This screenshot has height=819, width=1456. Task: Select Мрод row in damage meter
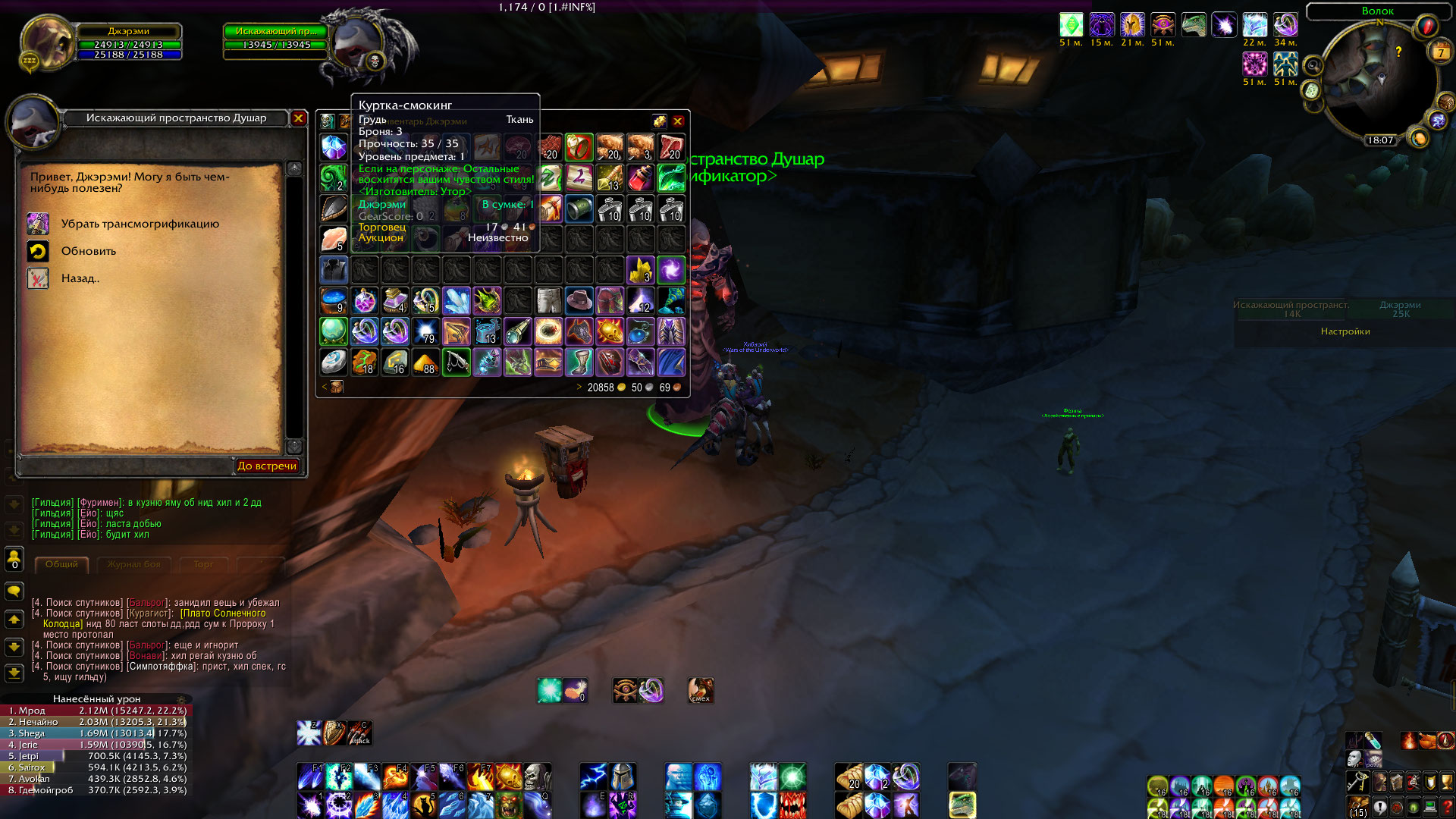(x=96, y=711)
